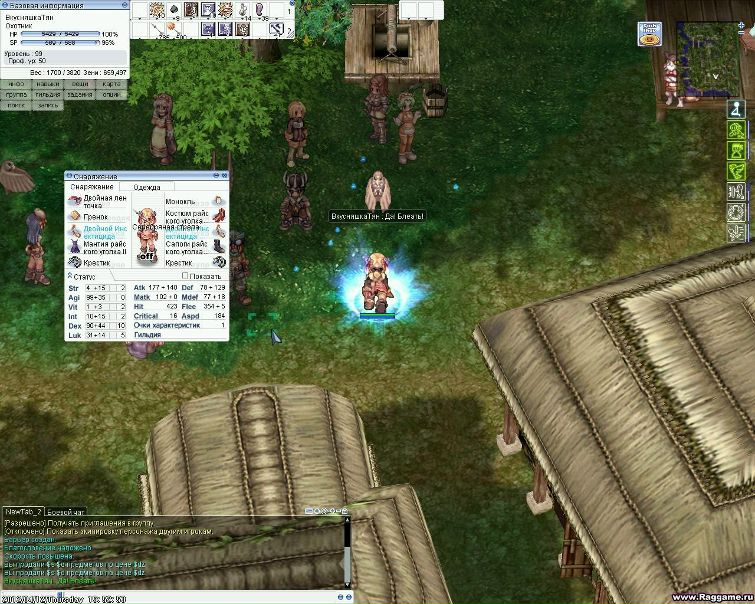The image size is (755, 604).
Task: Open the навыки (skills) menu button
Action: (x=48, y=84)
